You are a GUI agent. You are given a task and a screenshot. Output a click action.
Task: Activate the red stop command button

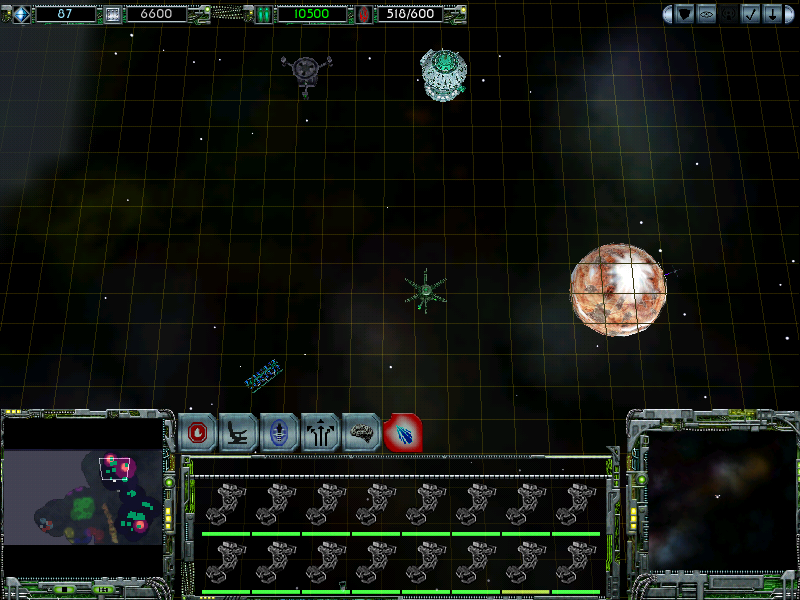click(198, 433)
